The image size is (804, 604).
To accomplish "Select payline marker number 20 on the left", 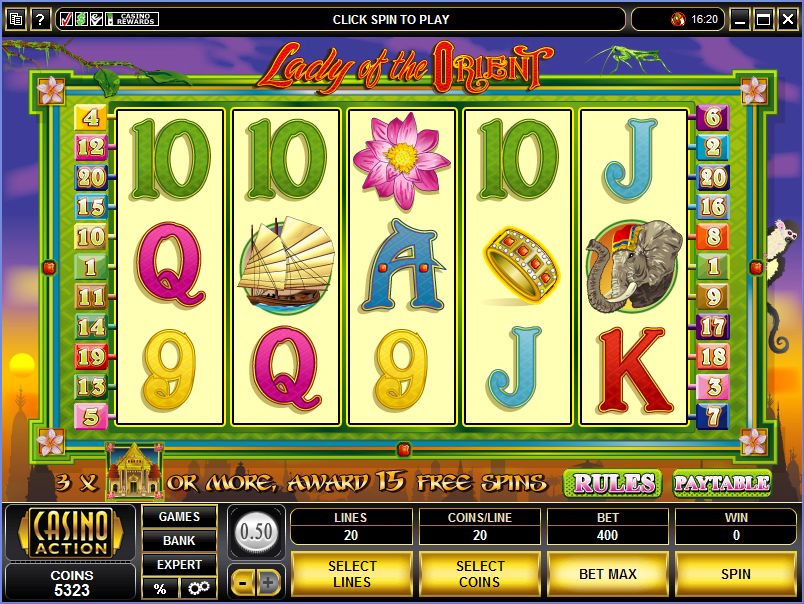I will [91, 178].
